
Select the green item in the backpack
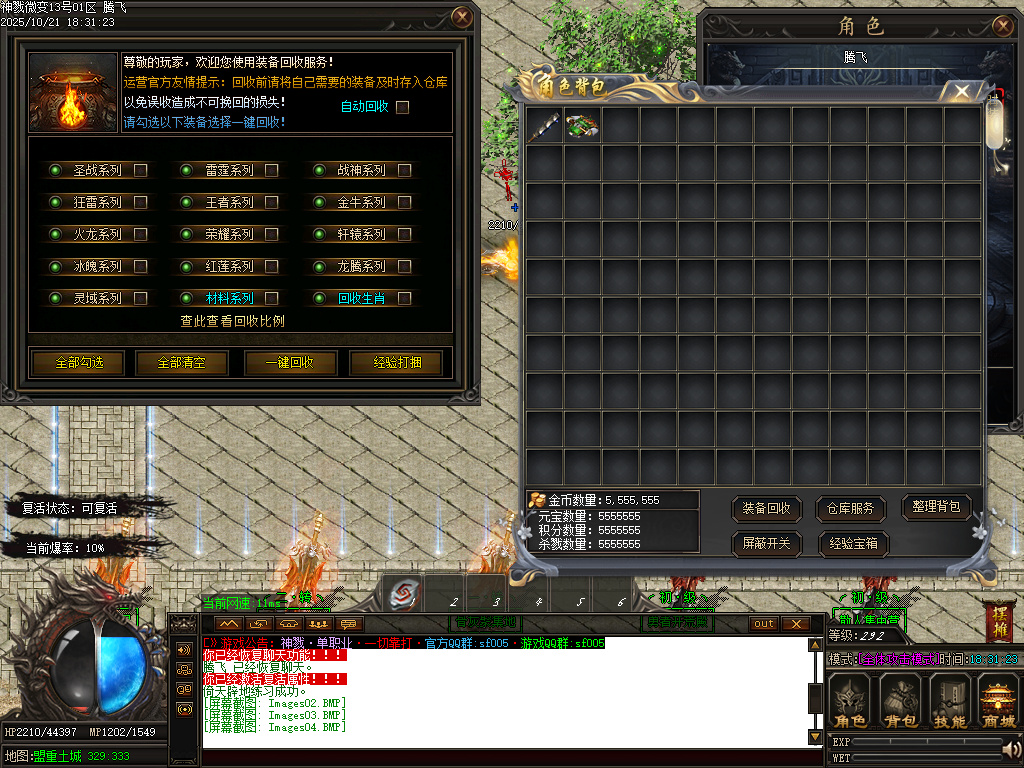(x=582, y=126)
